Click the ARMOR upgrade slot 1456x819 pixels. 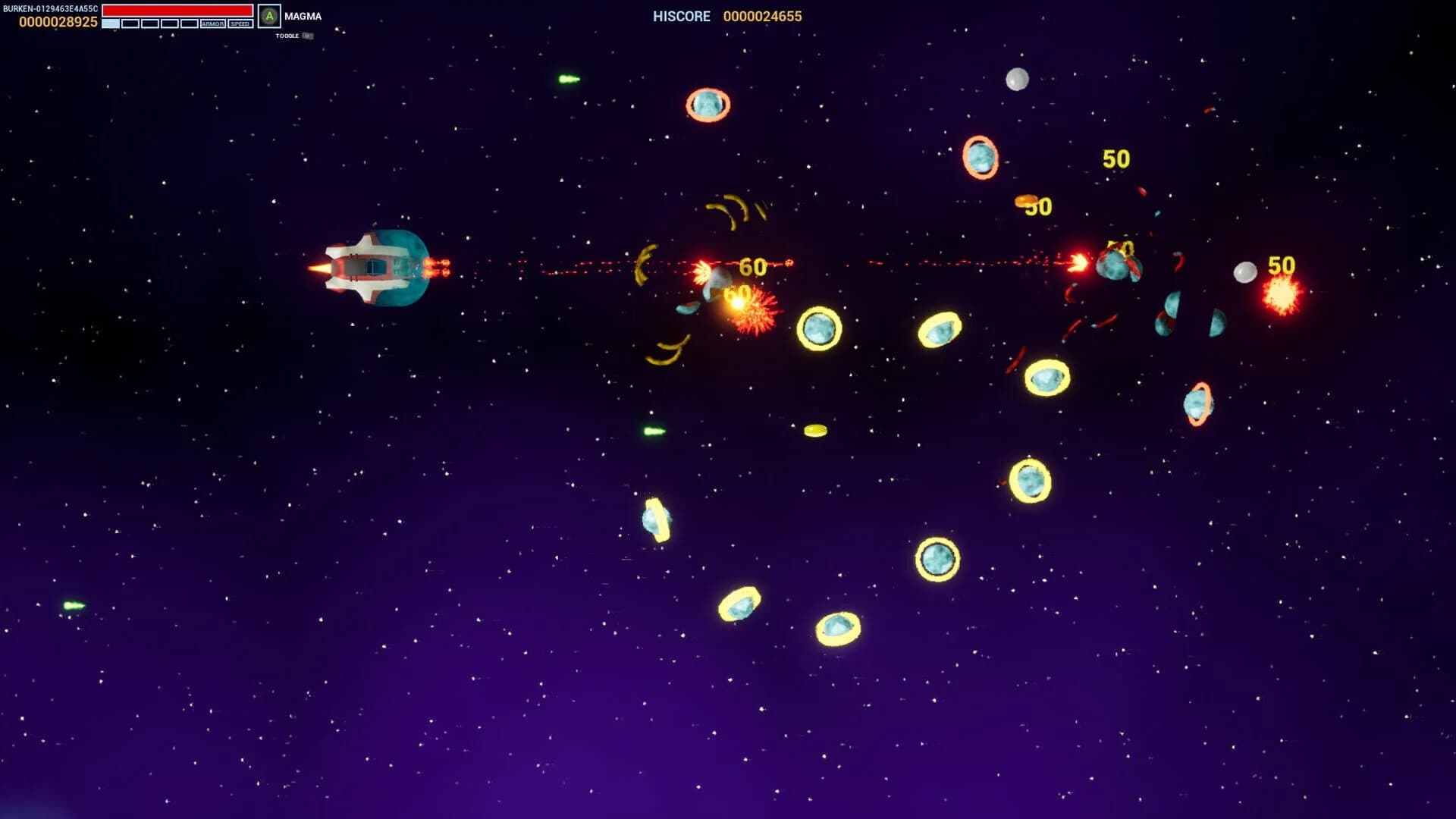point(213,23)
